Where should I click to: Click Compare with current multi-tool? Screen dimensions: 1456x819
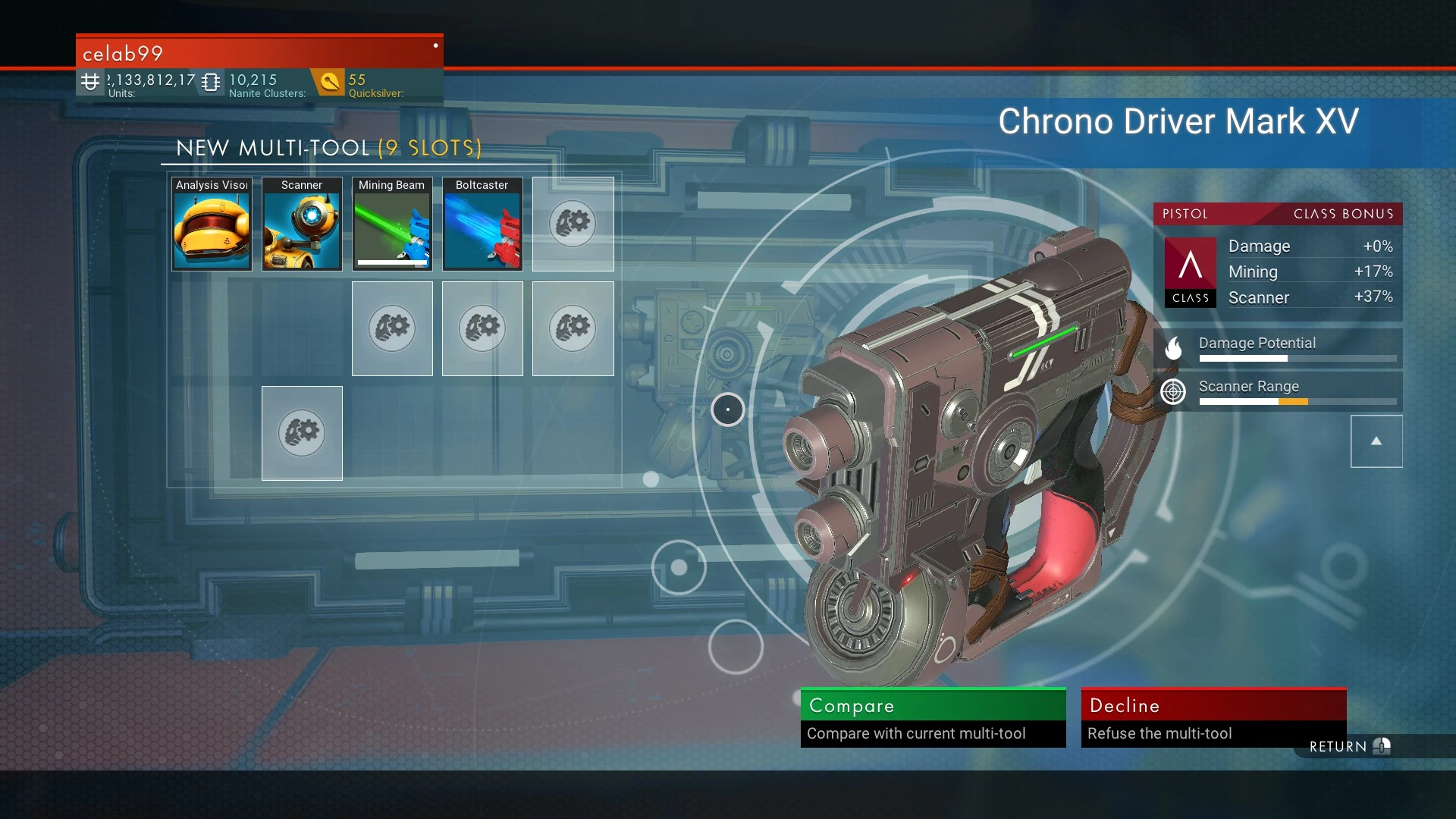pyautogui.click(x=933, y=717)
